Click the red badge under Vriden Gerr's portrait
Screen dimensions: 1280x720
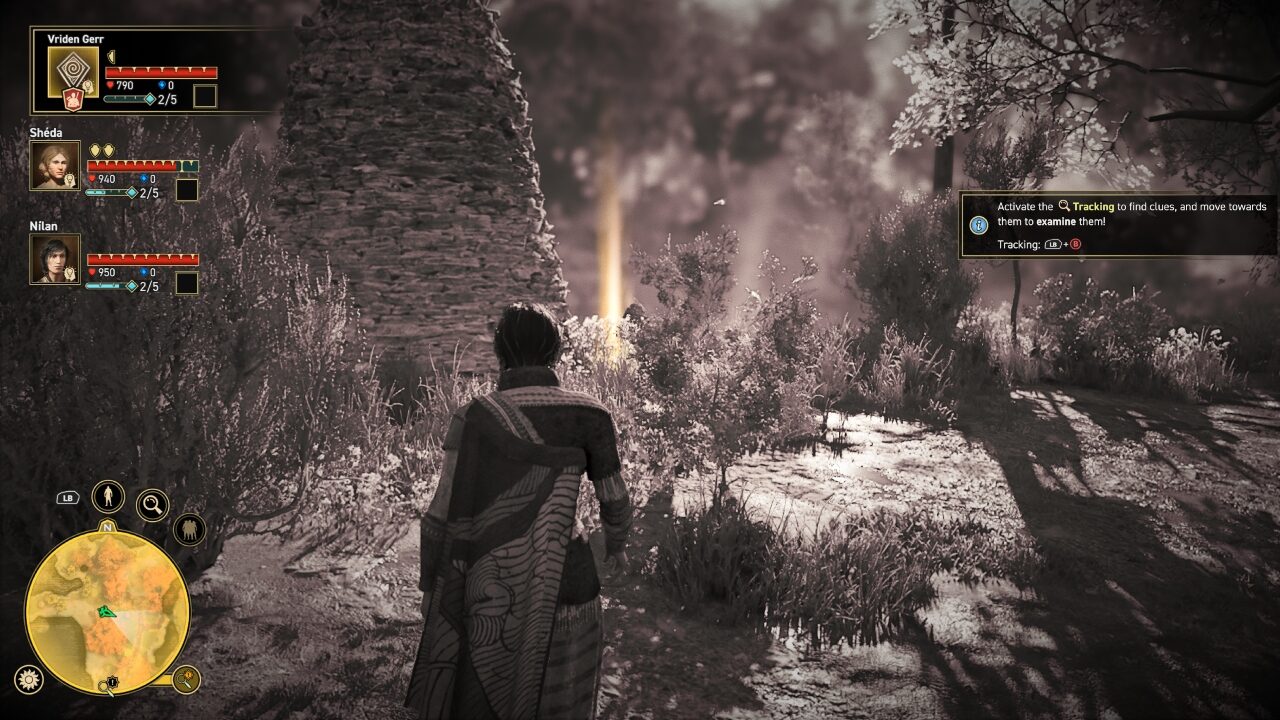coord(72,99)
